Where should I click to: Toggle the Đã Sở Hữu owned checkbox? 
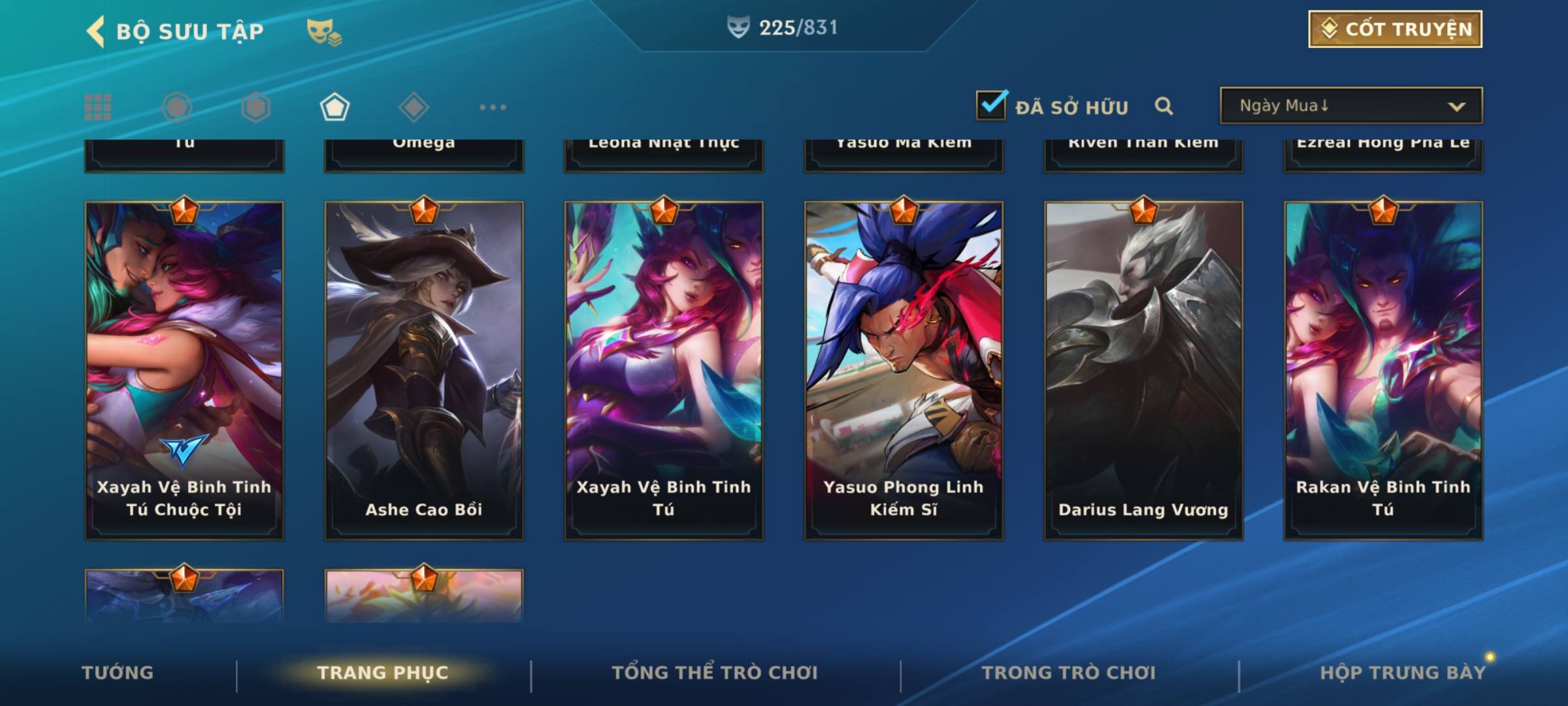(991, 106)
